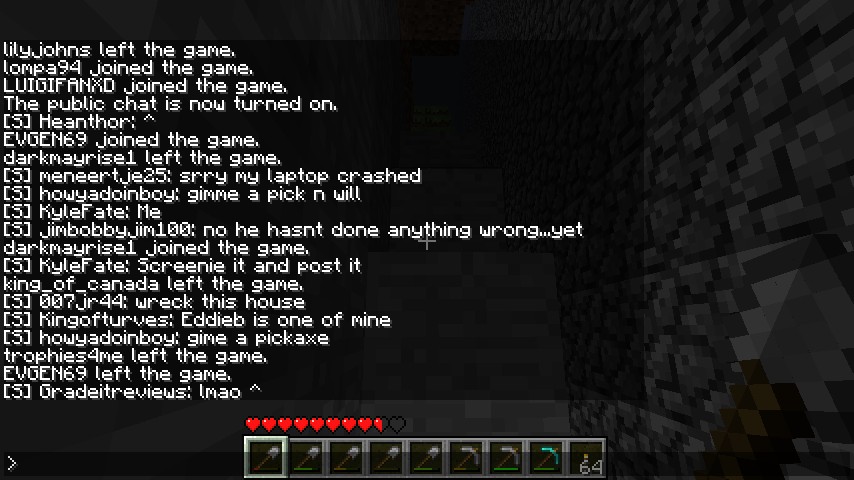This screenshot has width=854, height=480.
Task: Select the diamond pickaxe hotbar slot
Action: pos(546,458)
